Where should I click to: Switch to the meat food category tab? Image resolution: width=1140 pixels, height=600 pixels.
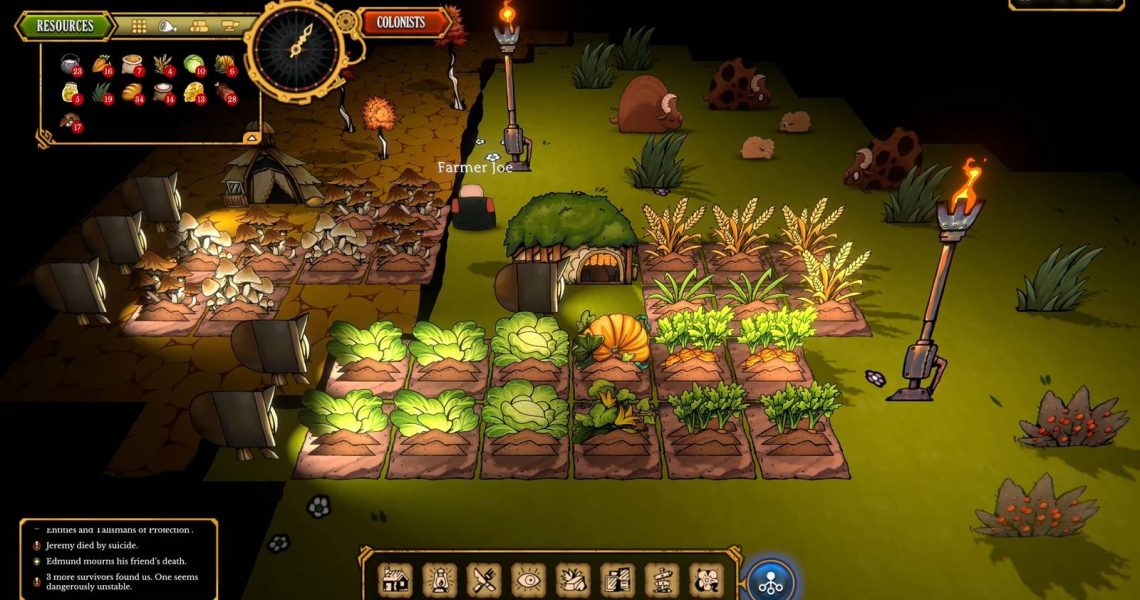click(168, 26)
